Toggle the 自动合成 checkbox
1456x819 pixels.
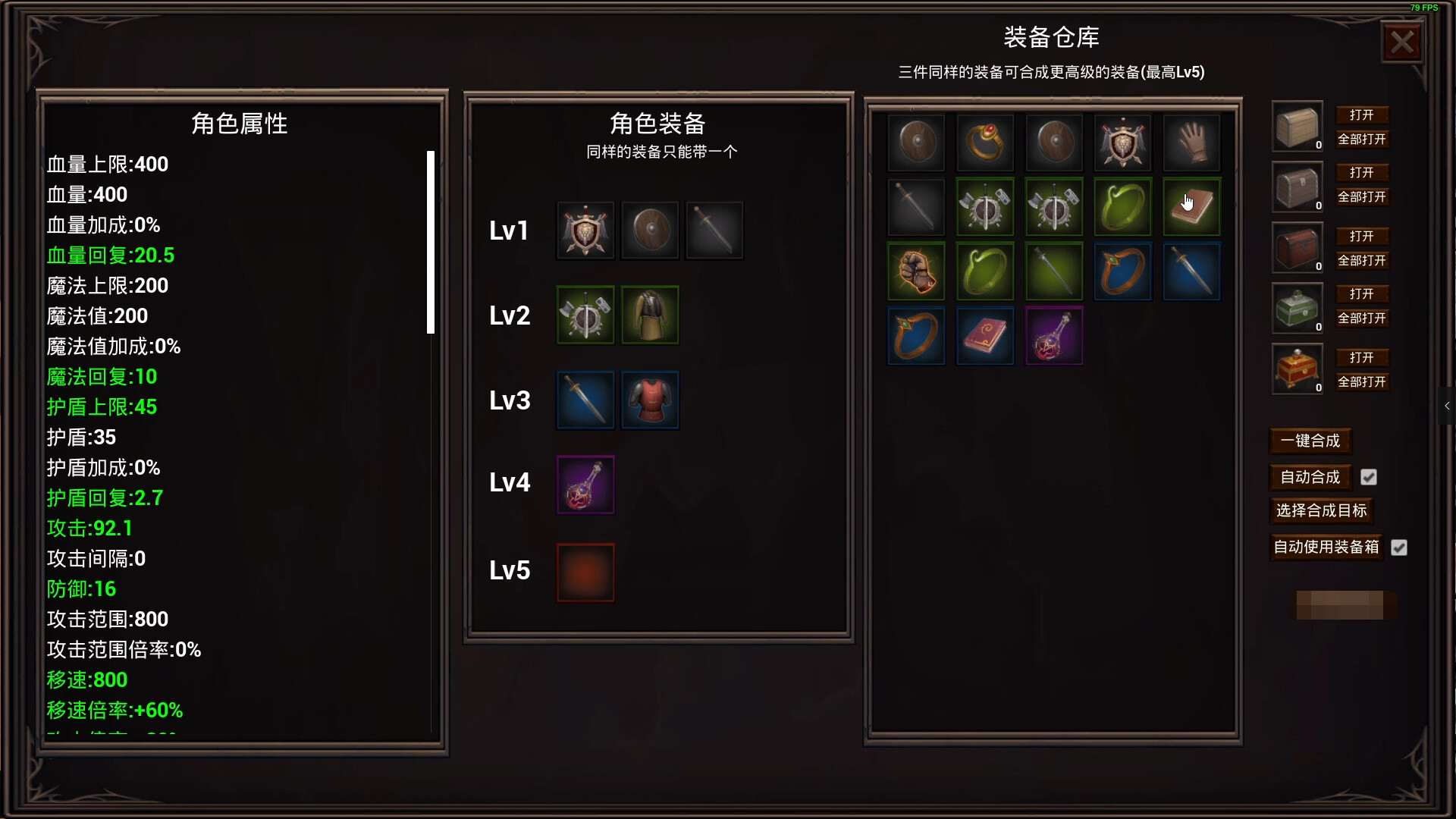[x=1369, y=477]
